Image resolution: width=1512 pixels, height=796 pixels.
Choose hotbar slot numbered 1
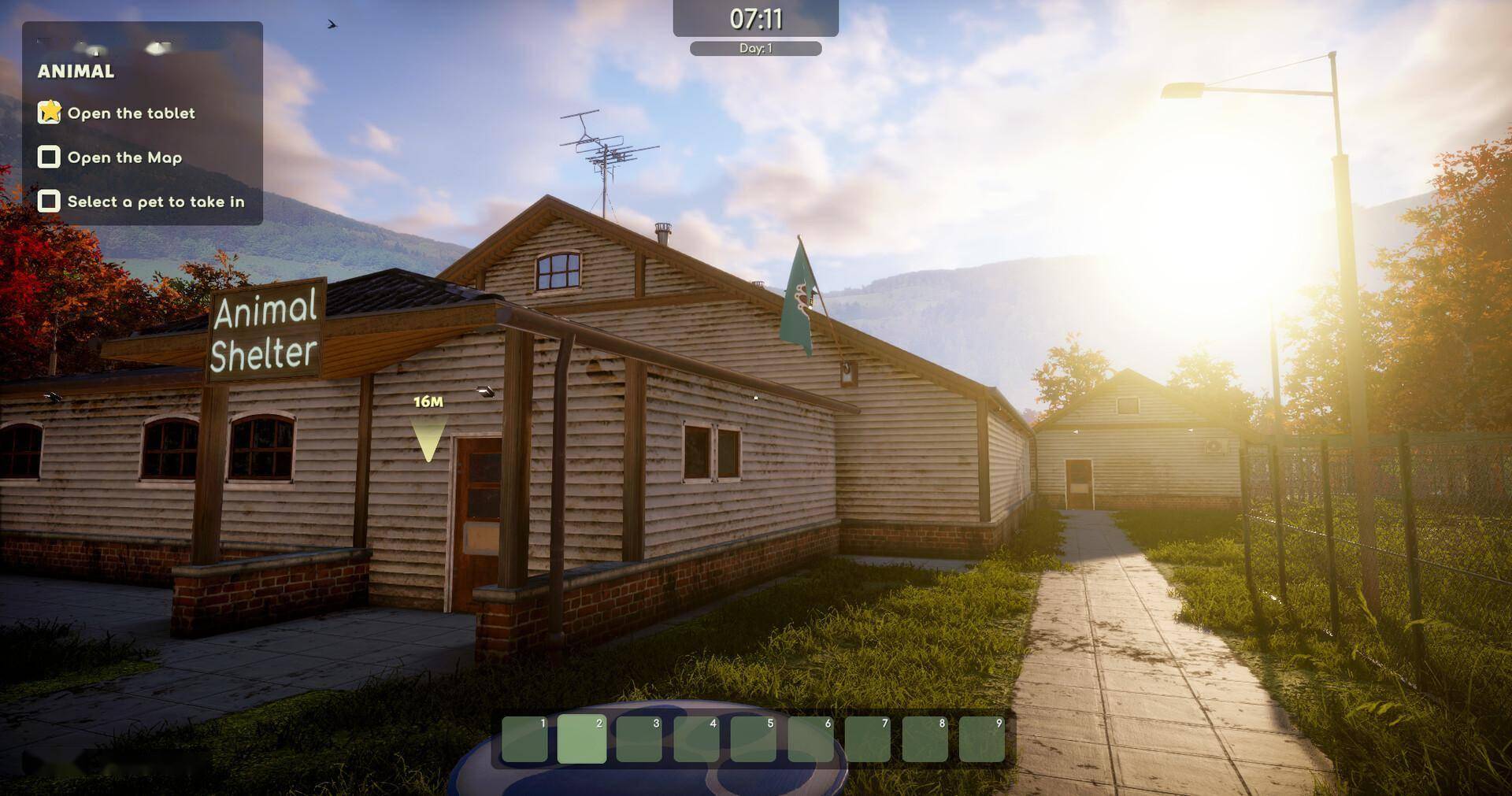pos(524,739)
